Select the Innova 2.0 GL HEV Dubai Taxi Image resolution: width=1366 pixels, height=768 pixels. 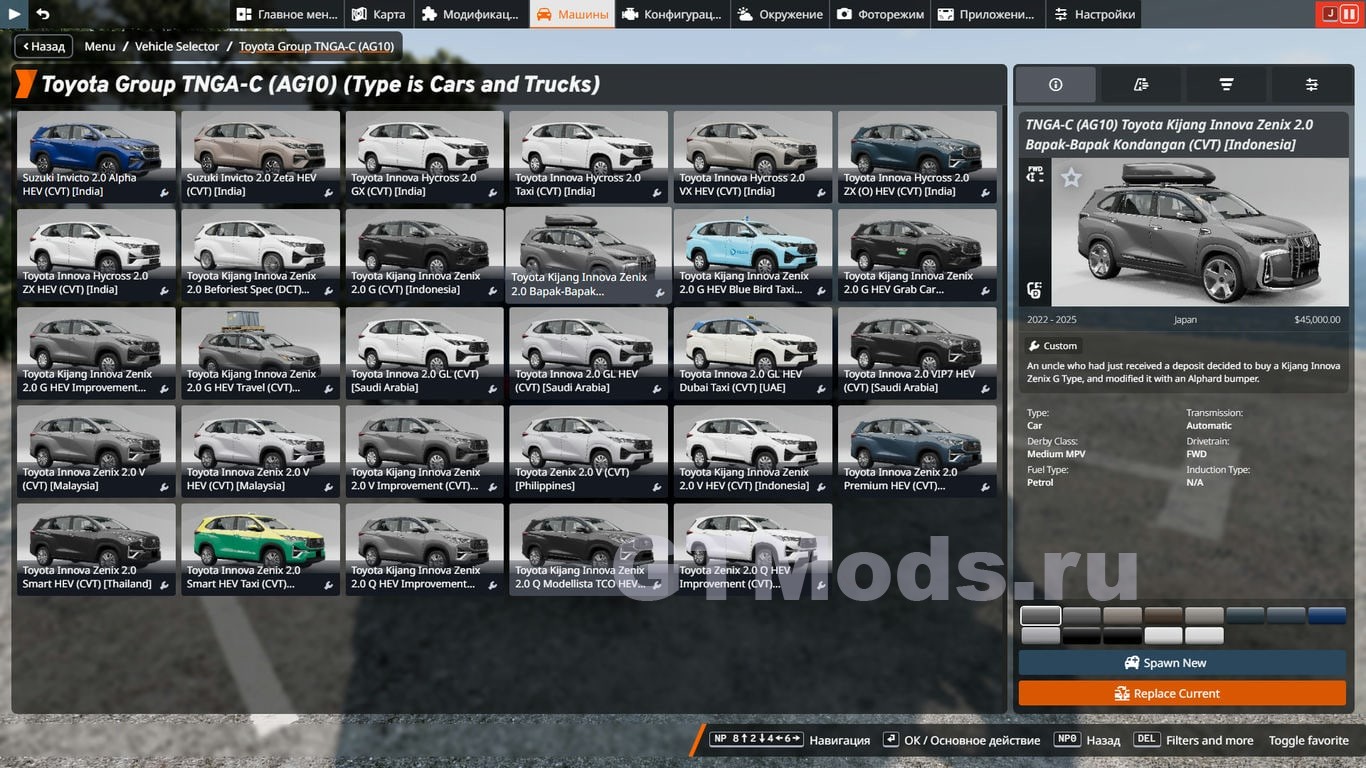pos(752,352)
